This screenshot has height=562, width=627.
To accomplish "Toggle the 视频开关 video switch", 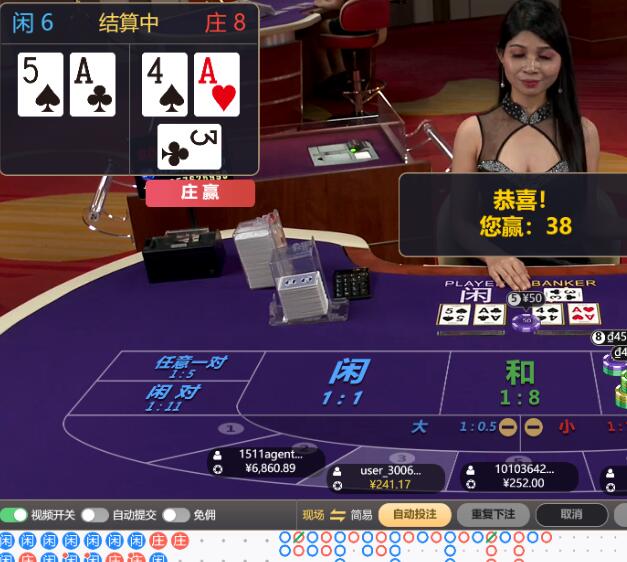I will [14, 515].
